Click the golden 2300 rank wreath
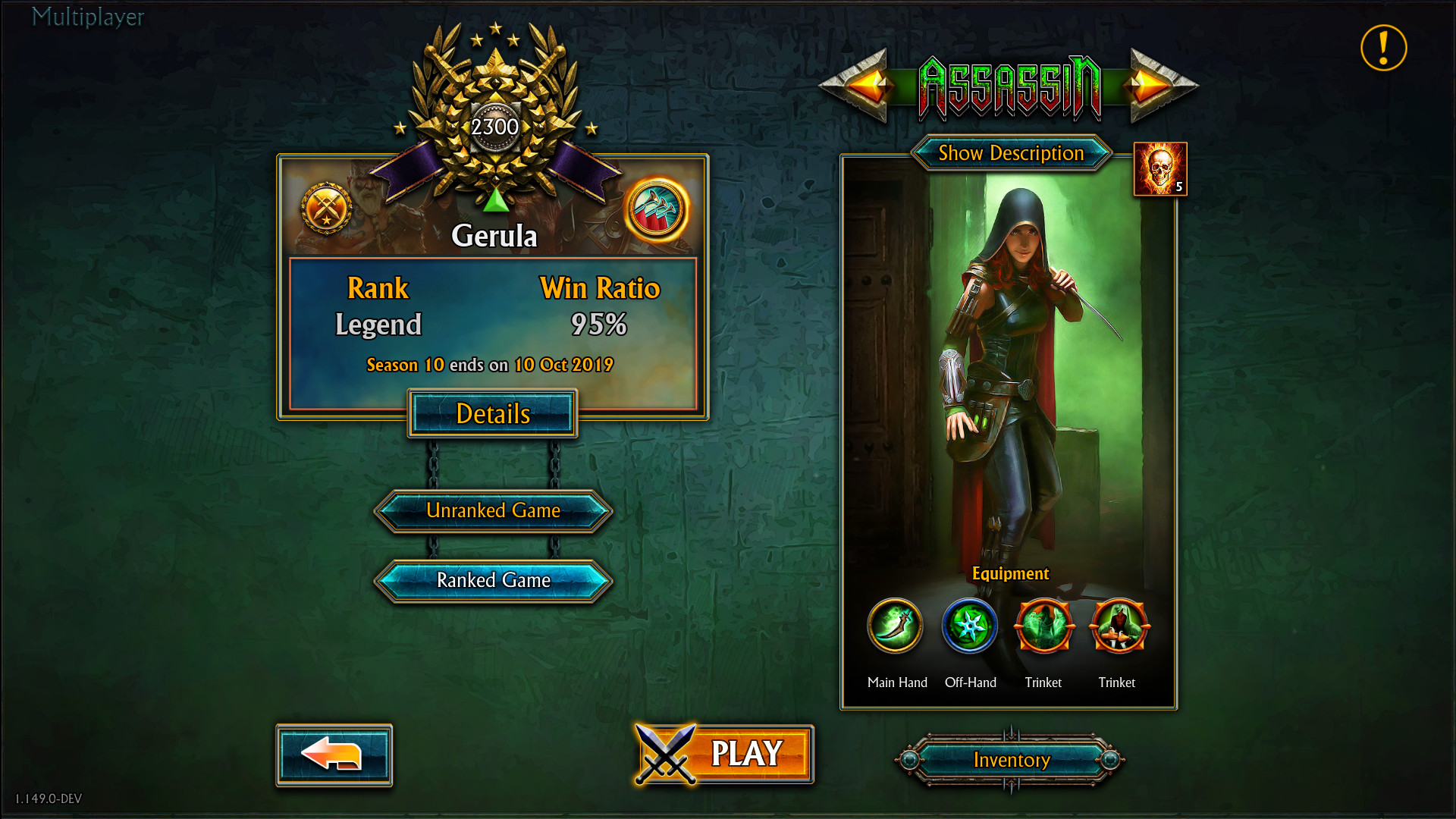The image size is (1456, 819). [494, 127]
